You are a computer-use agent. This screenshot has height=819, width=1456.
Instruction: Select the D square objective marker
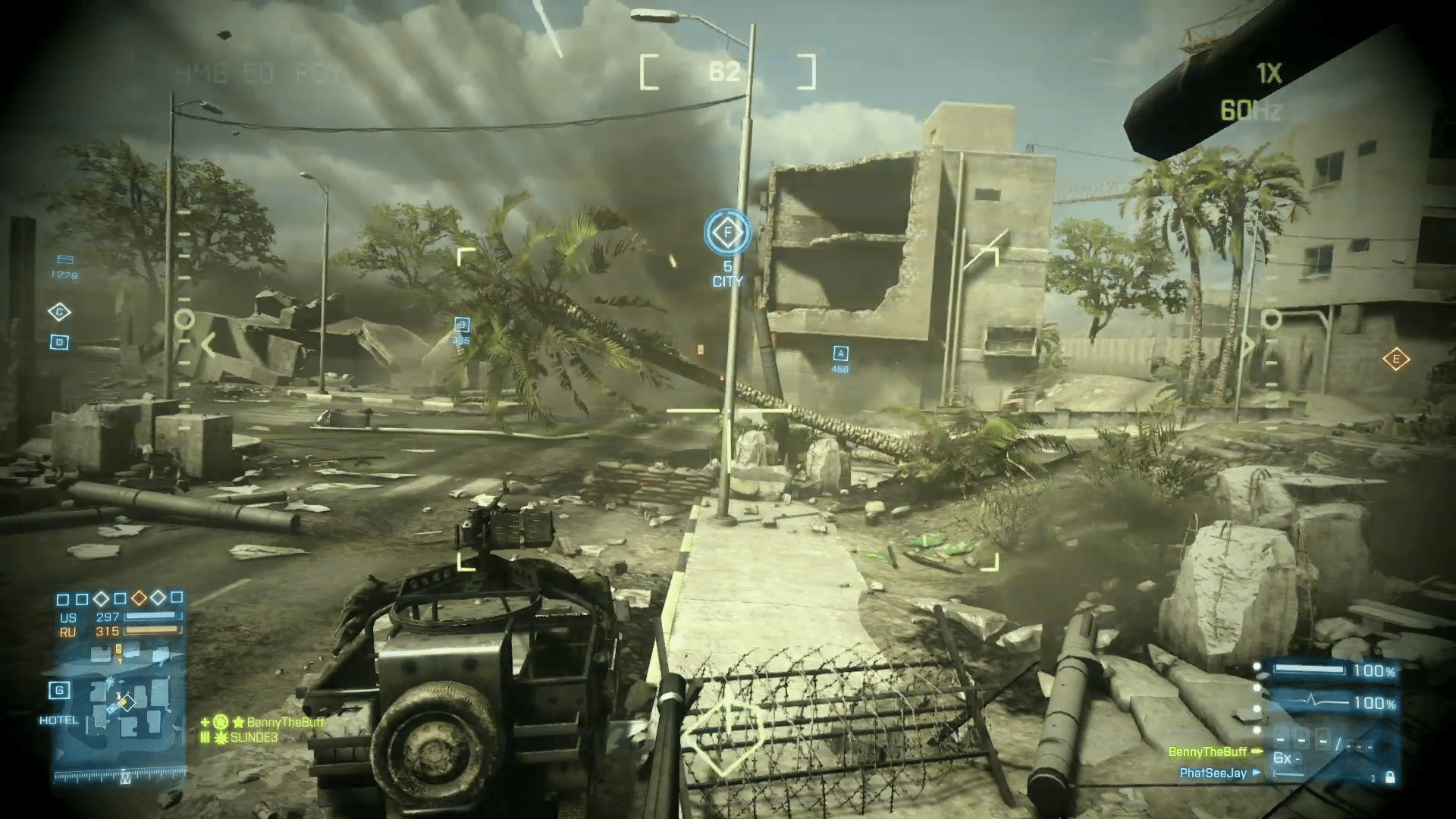pyautogui.click(x=59, y=342)
